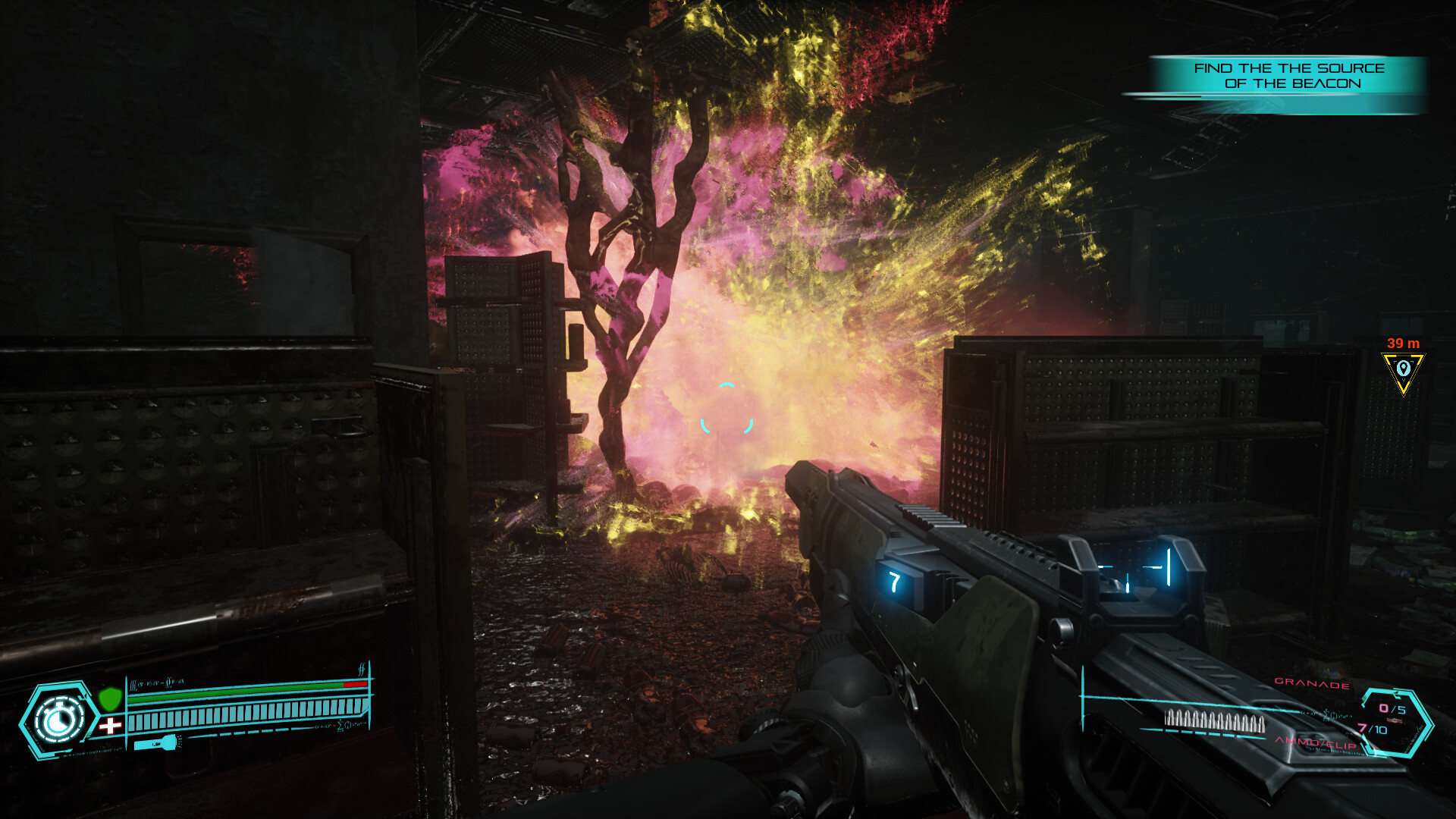Click the stopwatch hexagon icon
Screen dimensions: 1456x819
59,719
